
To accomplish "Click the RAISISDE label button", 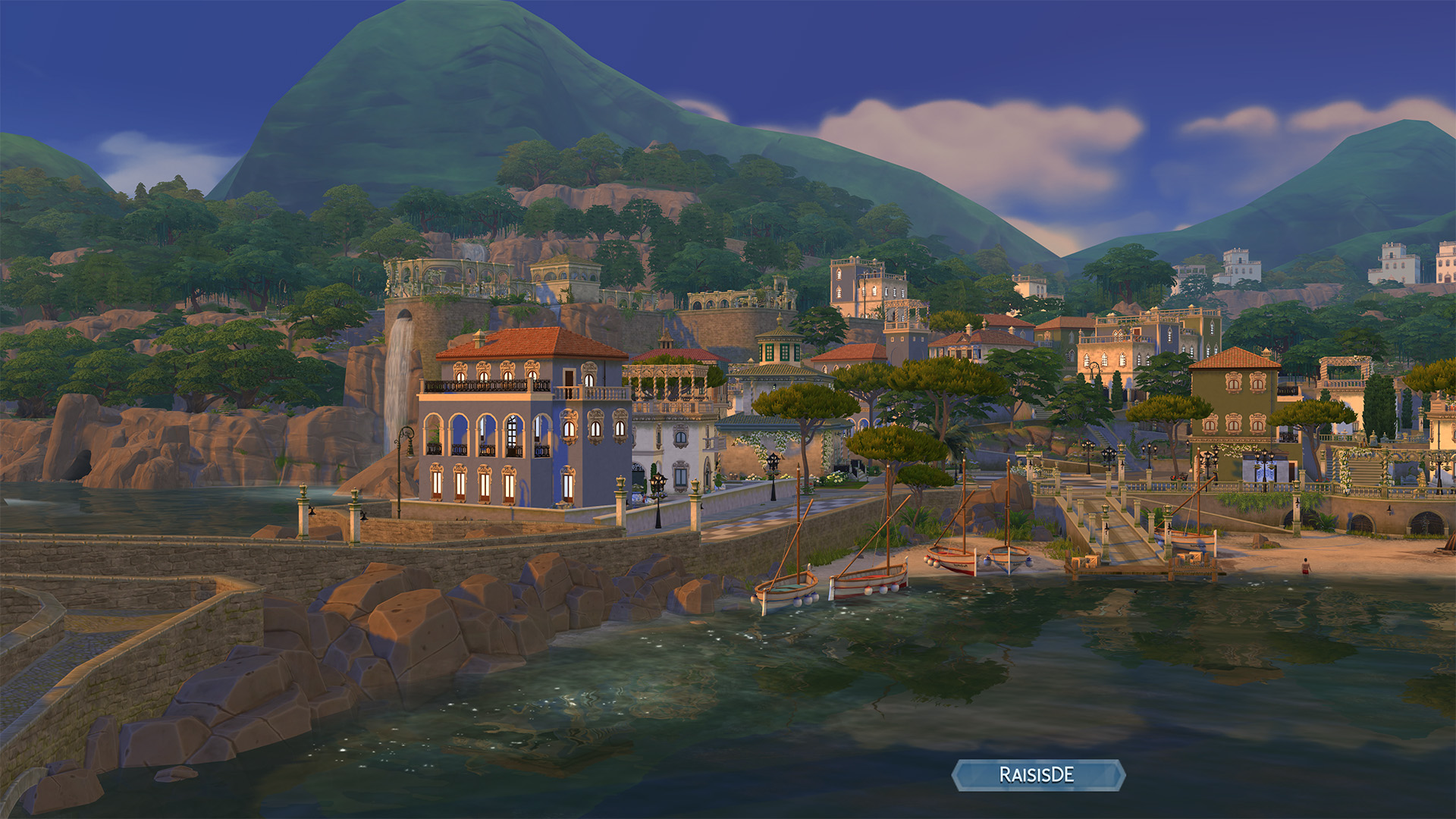I will click(x=1037, y=775).
